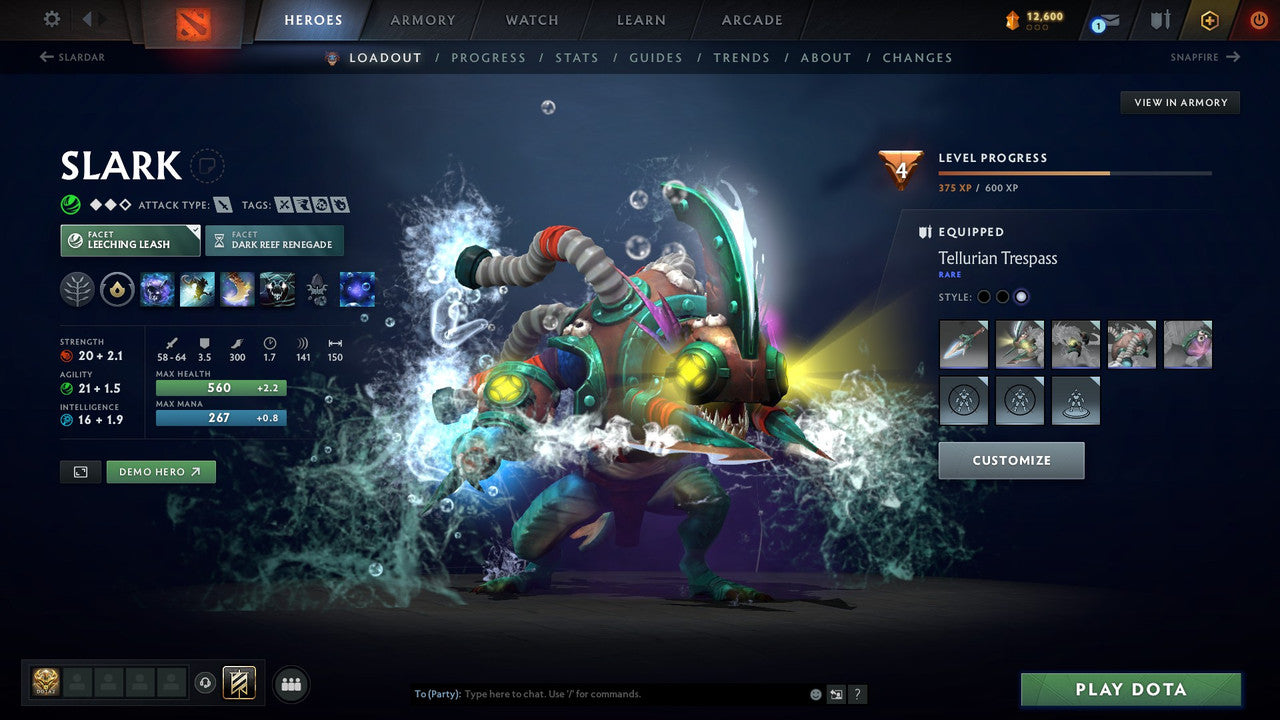Click the shield and sword icon top right
This screenshot has width=1280, height=720.
(1160, 19)
